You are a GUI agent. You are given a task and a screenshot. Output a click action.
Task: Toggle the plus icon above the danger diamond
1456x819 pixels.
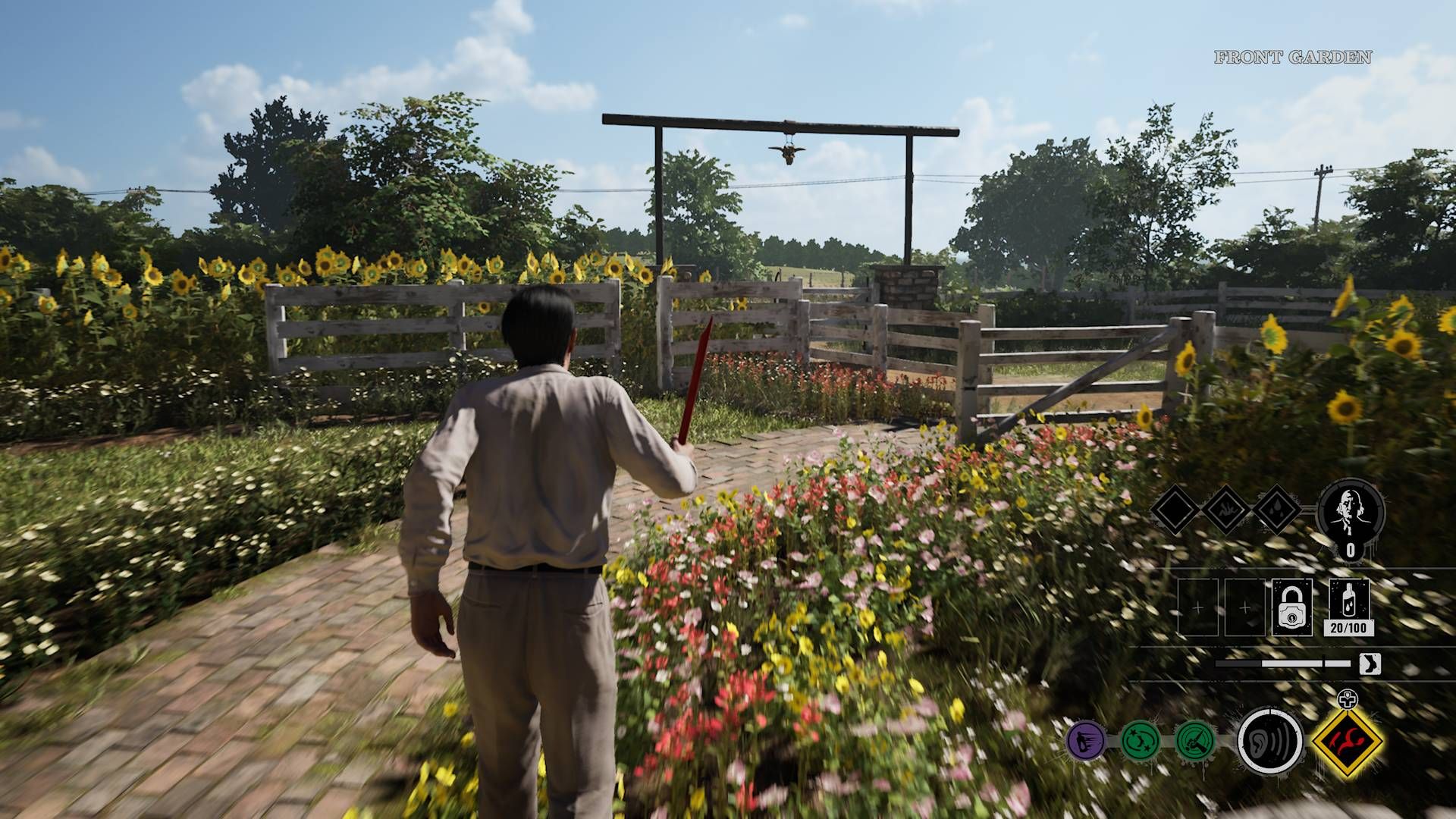click(x=1347, y=699)
